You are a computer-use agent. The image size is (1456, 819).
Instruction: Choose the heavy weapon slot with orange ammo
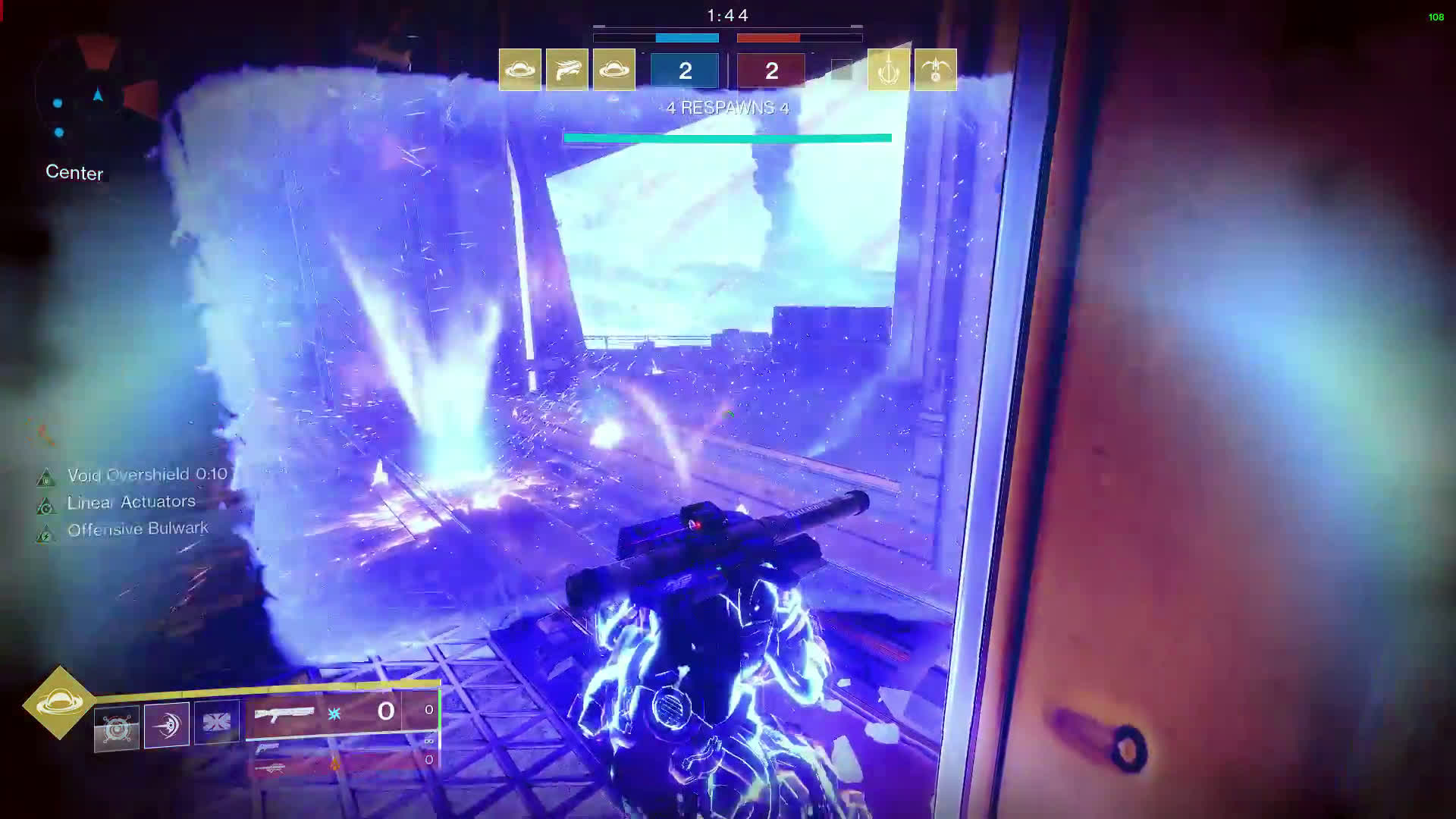(x=341, y=764)
